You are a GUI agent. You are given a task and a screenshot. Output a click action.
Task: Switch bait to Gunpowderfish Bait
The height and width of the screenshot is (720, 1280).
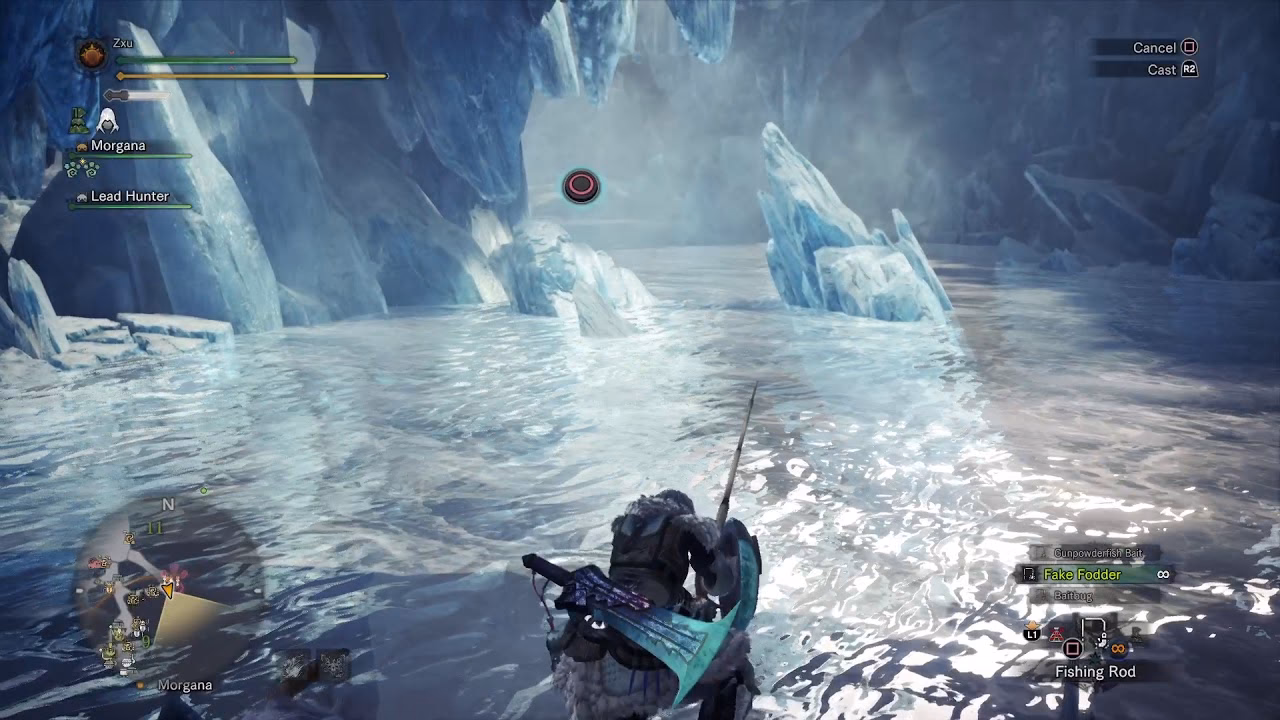click(x=1098, y=552)
